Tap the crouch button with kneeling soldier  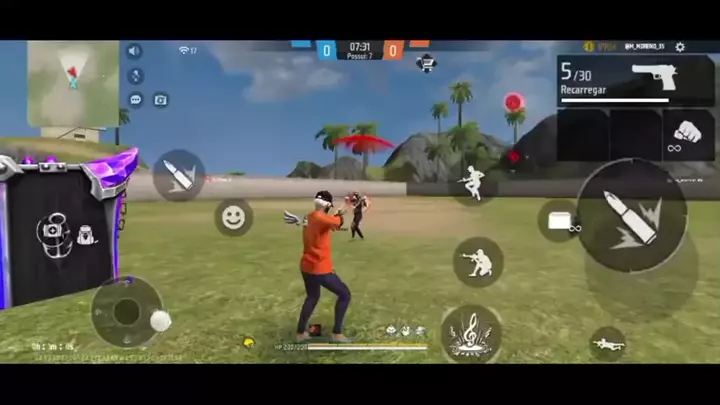tap(478, 262)
